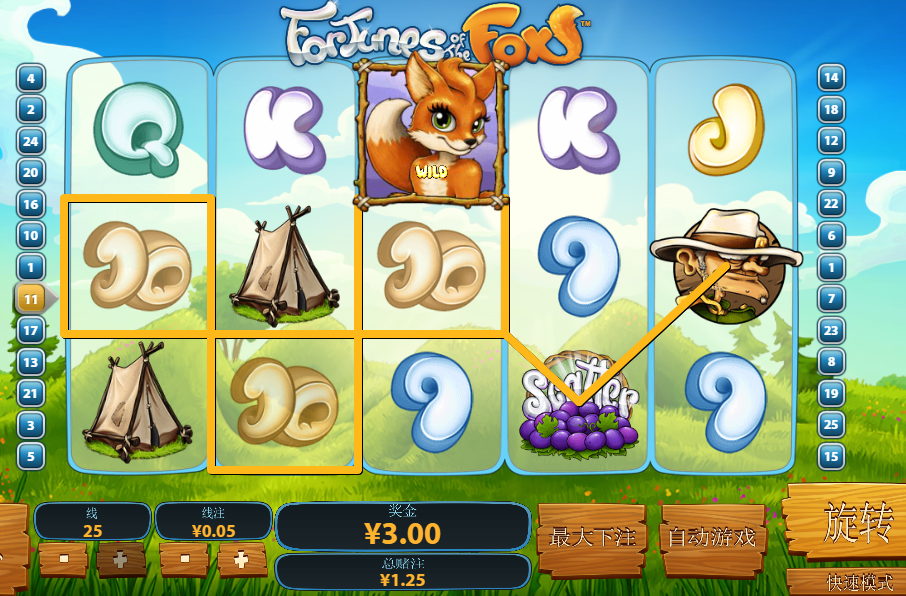Viewport: 906px width, 596px height.
Task: Click payline number 17
Action: pyautogui.click(x=31, y=330)
